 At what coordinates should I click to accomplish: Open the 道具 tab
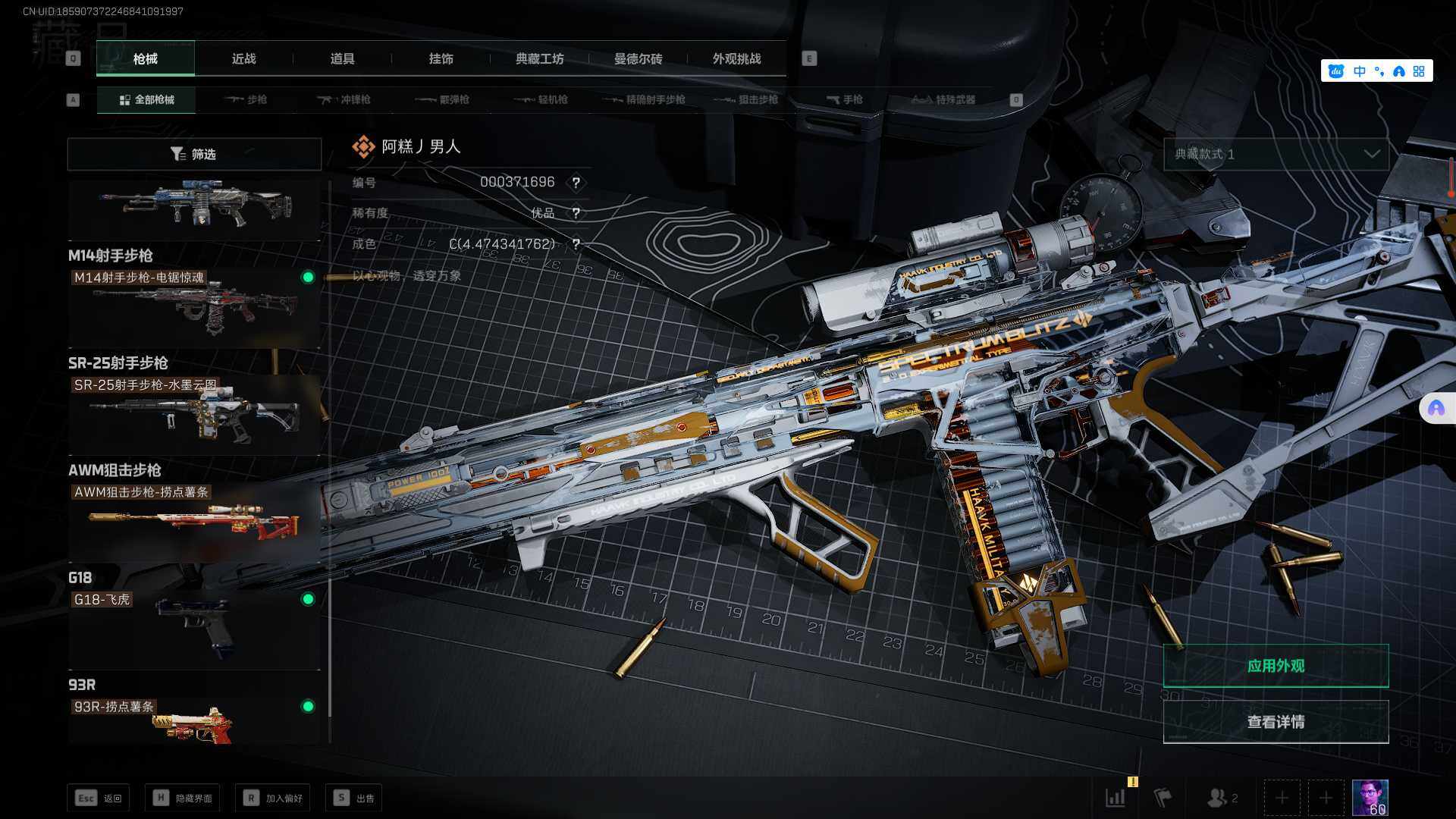click(x=342, y=59)
